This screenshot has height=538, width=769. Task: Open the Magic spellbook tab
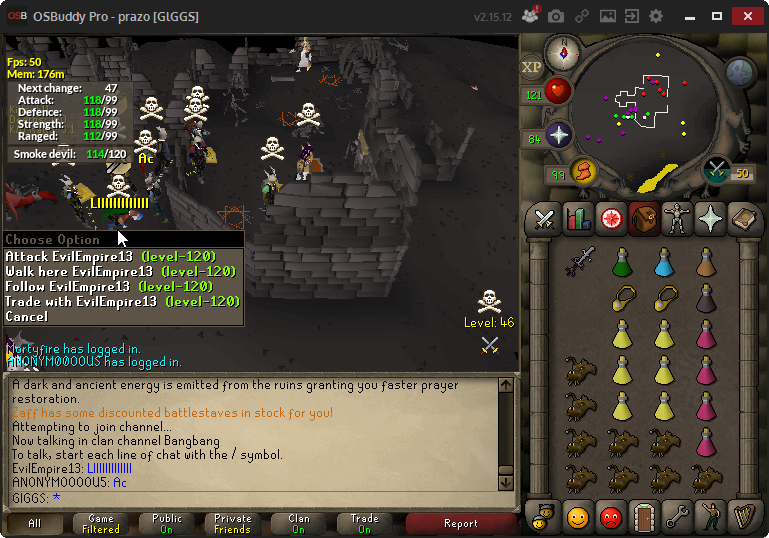743,218
